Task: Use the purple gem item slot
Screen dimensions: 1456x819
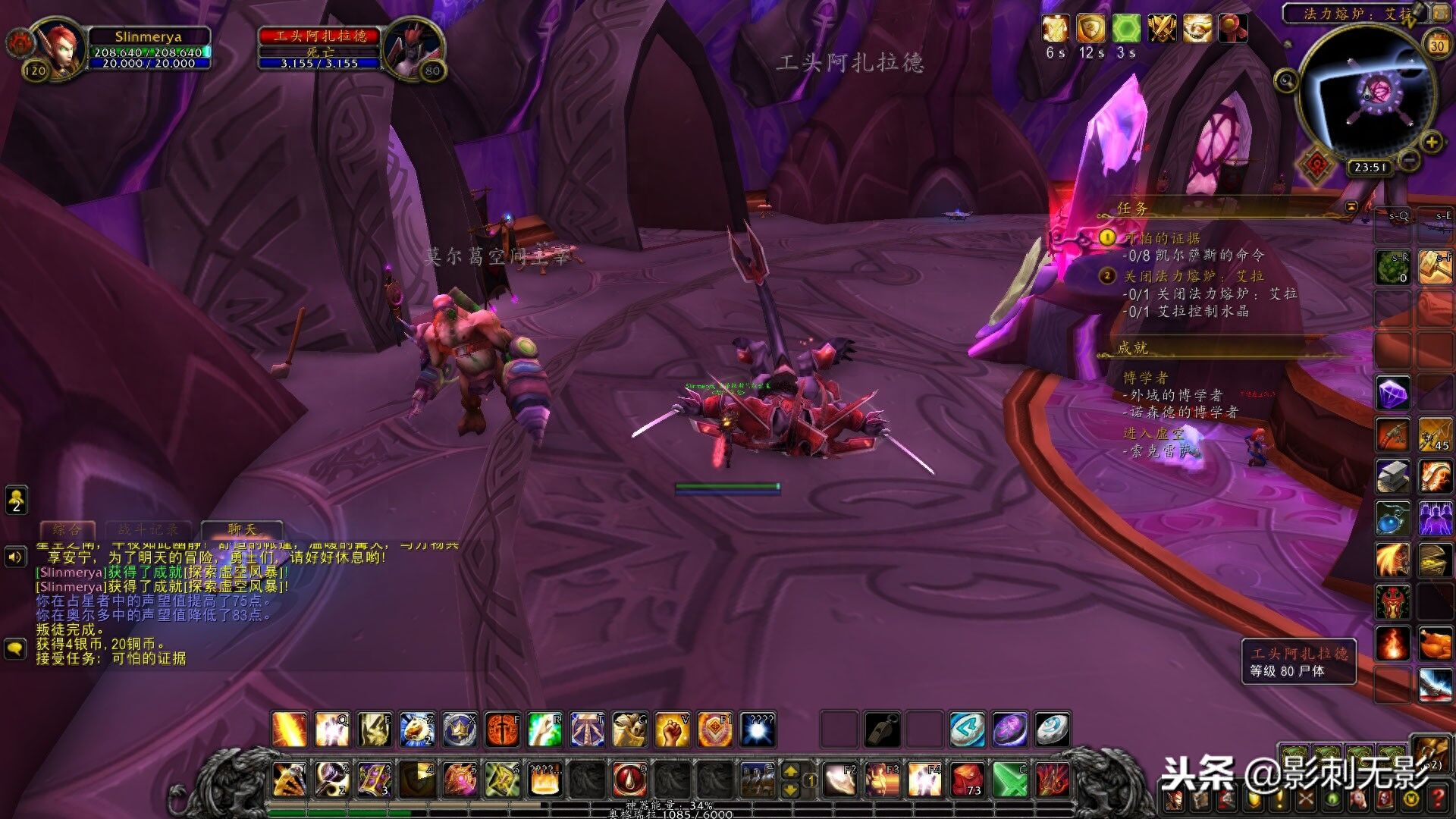Action: (x=1393, y=393)
